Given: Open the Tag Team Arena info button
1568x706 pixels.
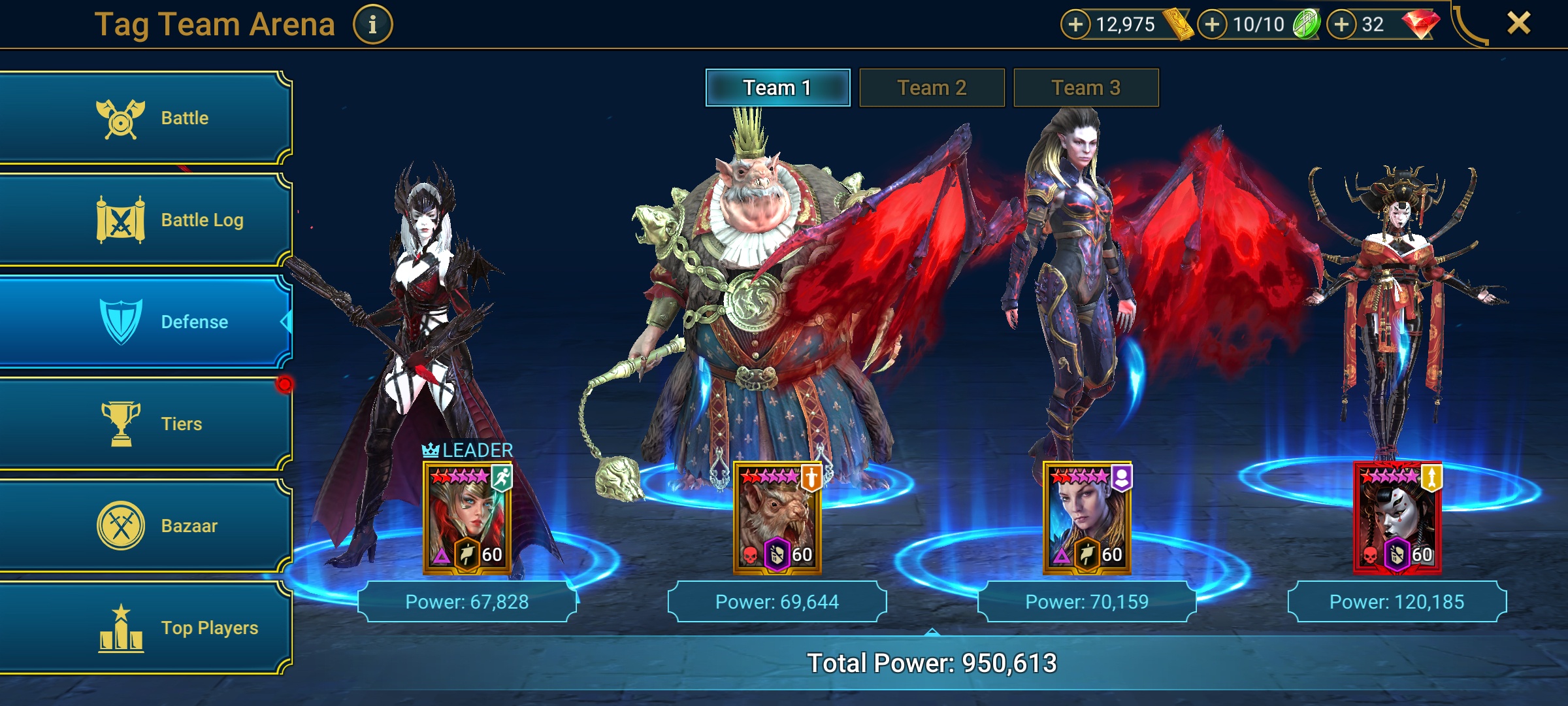Looking at the screenshot, I should [x=372, y=25].
